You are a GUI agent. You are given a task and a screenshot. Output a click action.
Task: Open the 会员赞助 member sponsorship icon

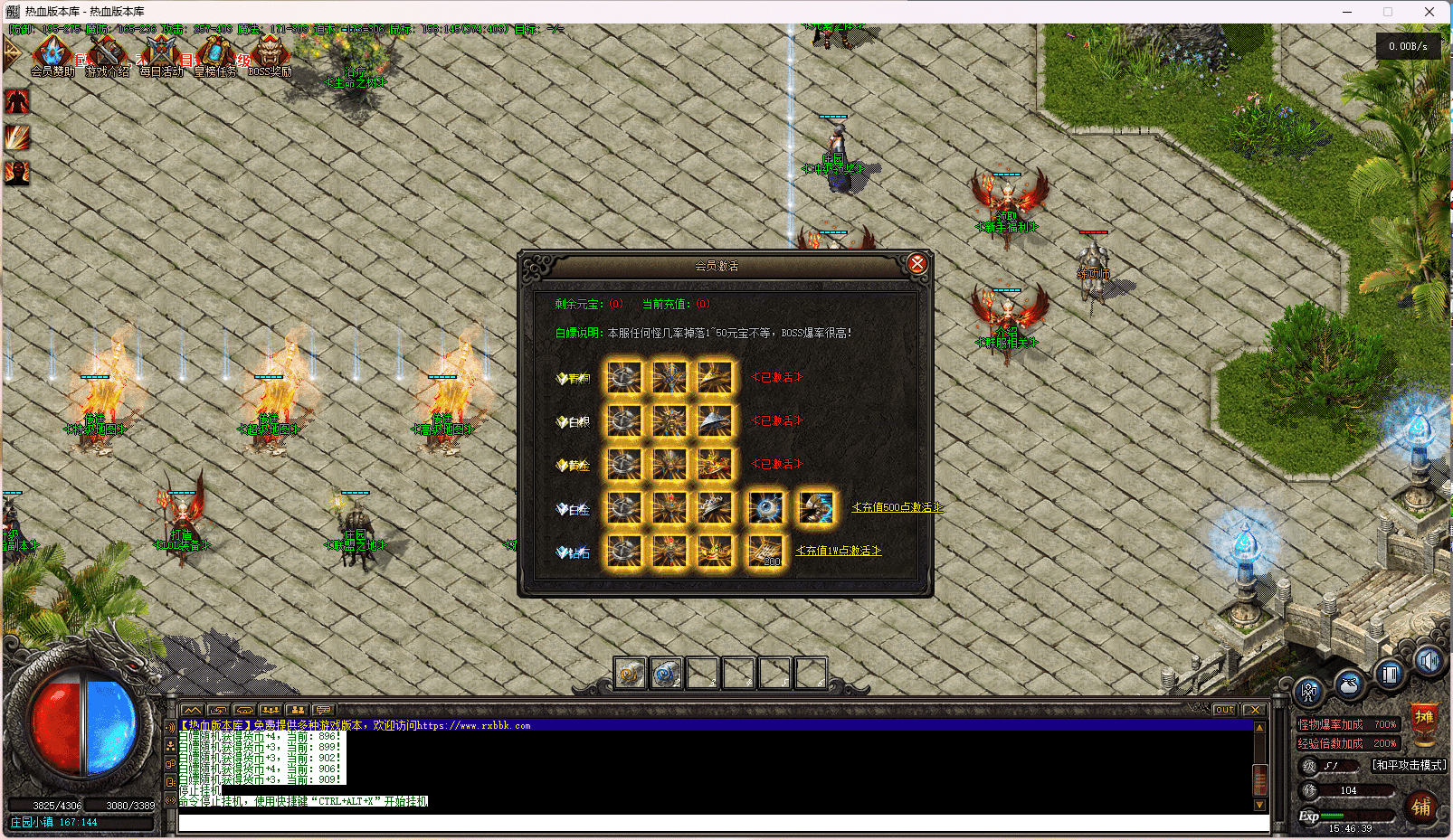tap(52, 55)
